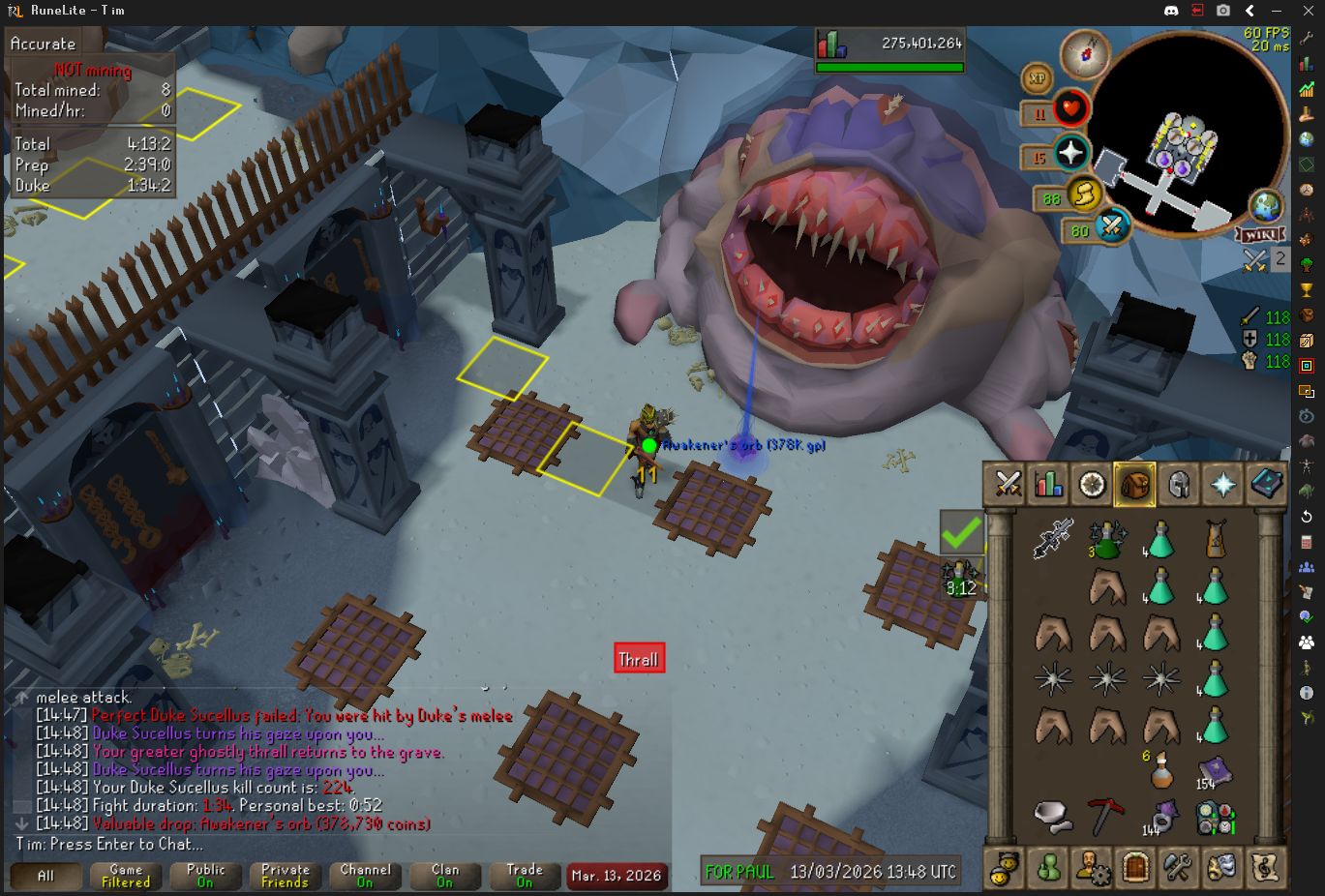Toggle the Quick Prayers orb

tap(1070, 152)
